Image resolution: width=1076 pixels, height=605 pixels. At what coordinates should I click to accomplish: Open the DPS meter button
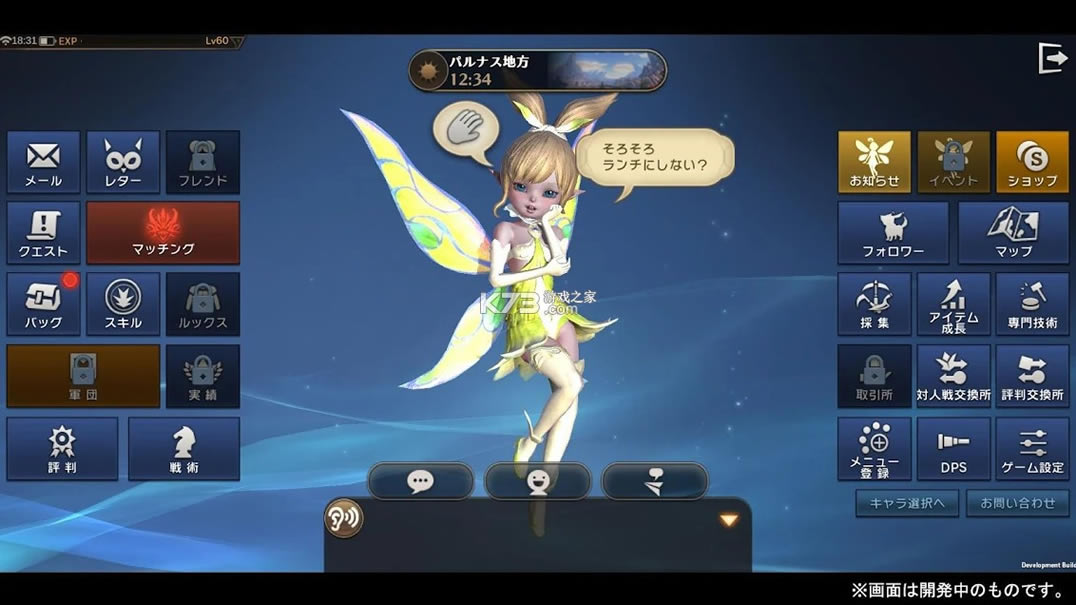[x=953, y=448]
